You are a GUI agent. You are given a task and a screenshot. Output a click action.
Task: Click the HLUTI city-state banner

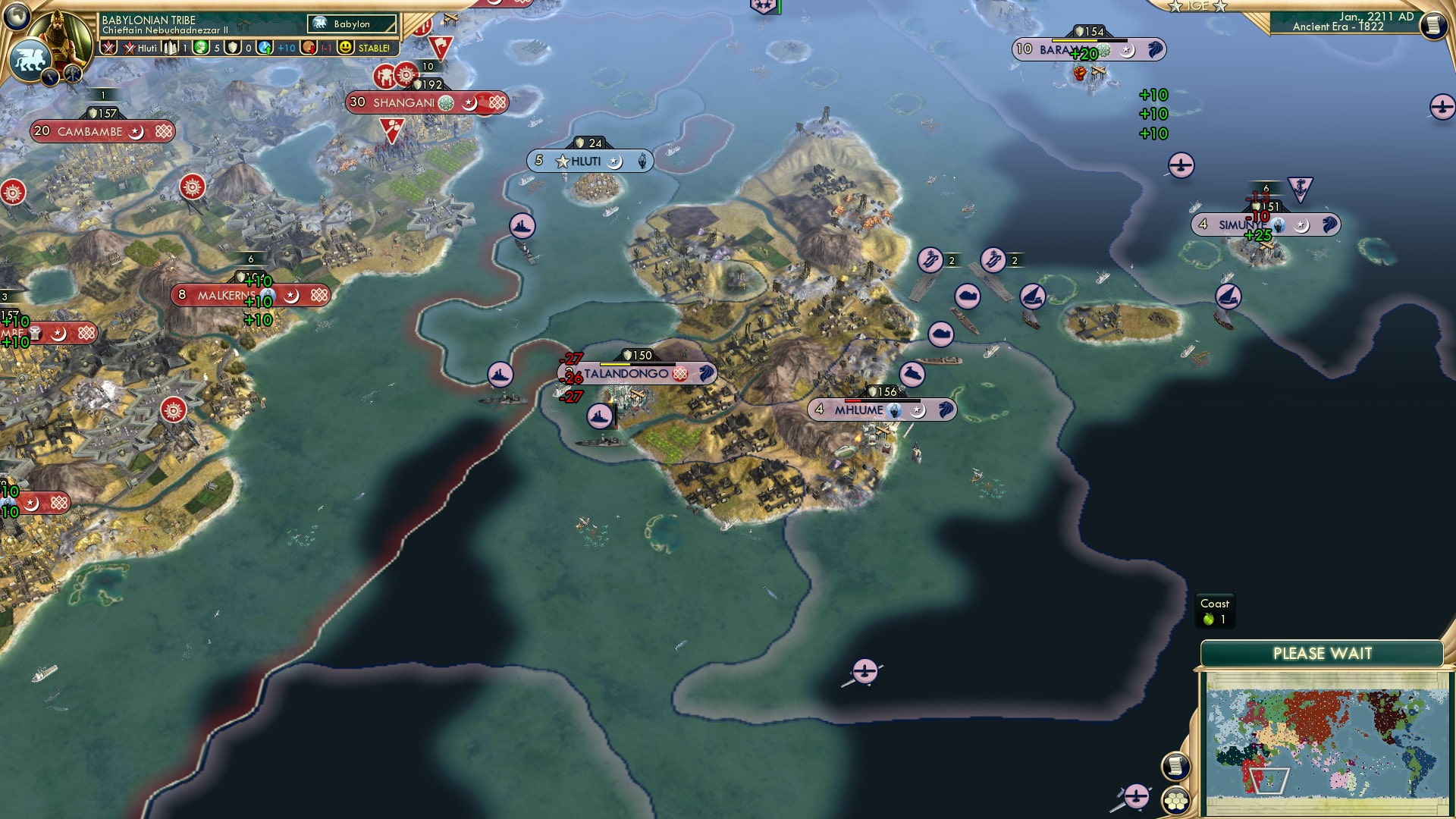(591, 160)
